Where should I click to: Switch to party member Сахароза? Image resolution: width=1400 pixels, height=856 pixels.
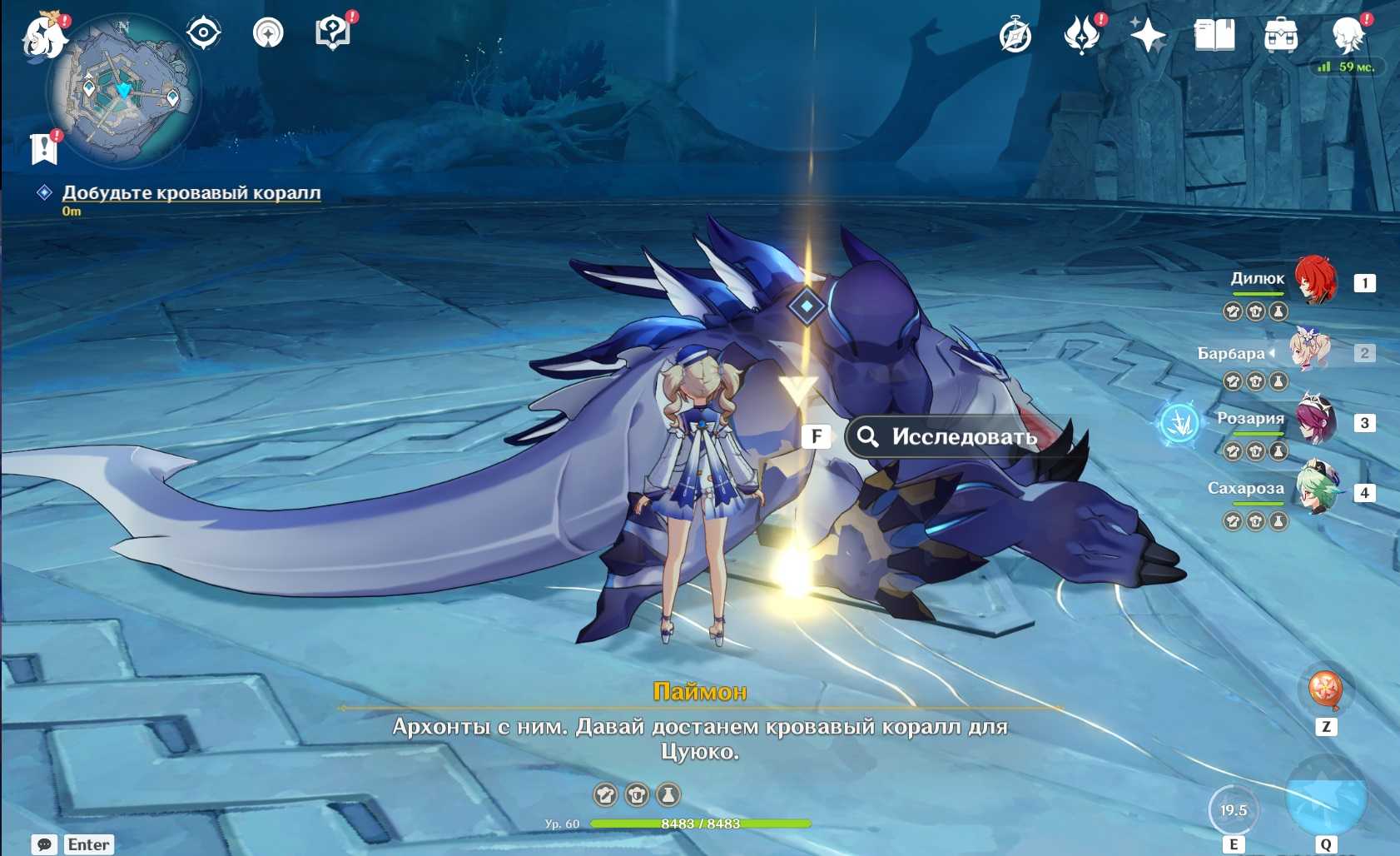1315,490
